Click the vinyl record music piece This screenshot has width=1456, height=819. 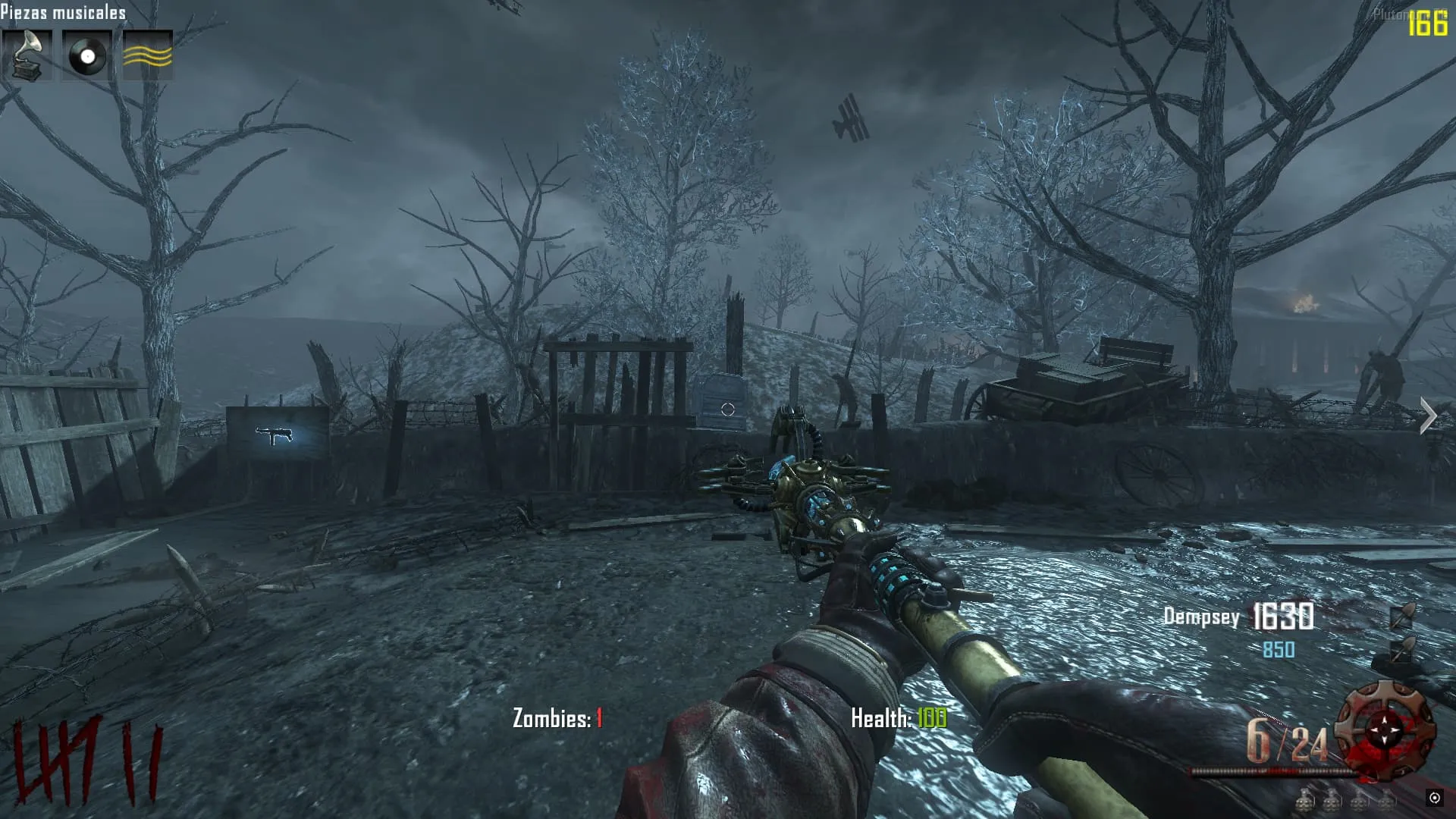[87, 55]
